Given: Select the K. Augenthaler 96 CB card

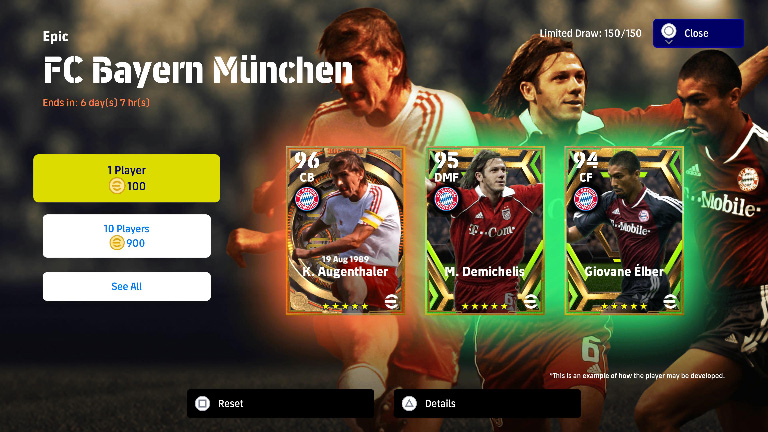Looking at the screenshot, I should (345, 230).
